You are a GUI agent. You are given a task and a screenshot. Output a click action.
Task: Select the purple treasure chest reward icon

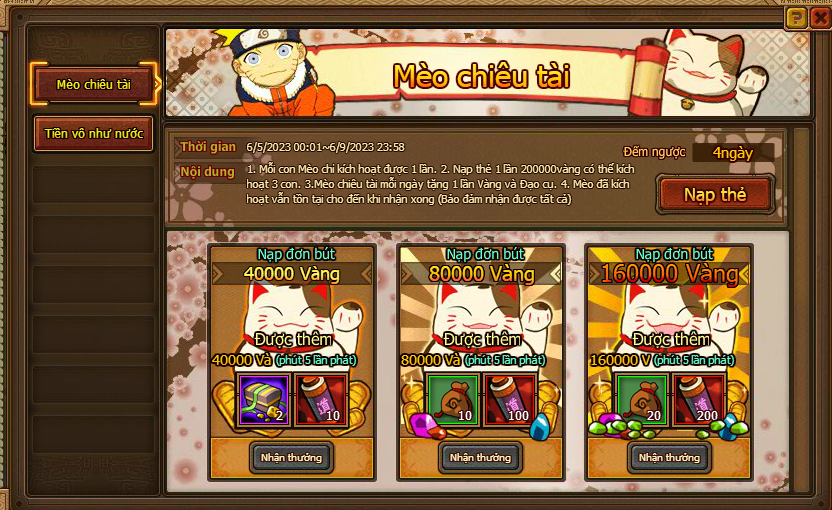(264, 400)
